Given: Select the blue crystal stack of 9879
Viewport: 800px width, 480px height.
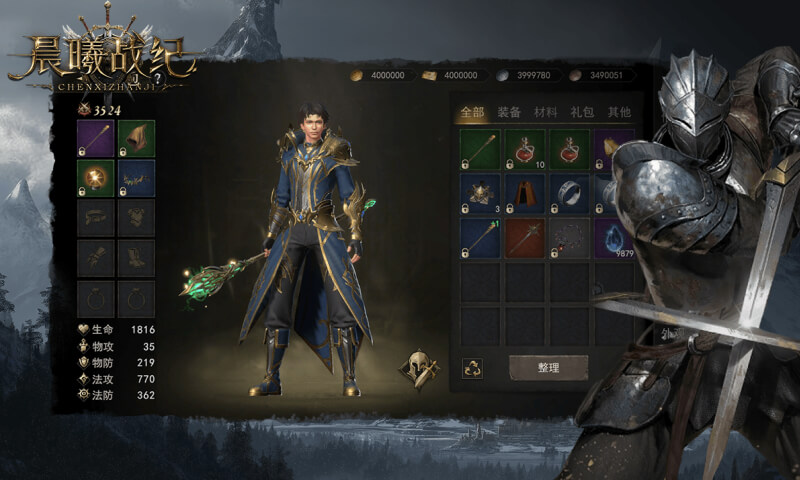Looking at the screenshot, I should click(613, 239).
